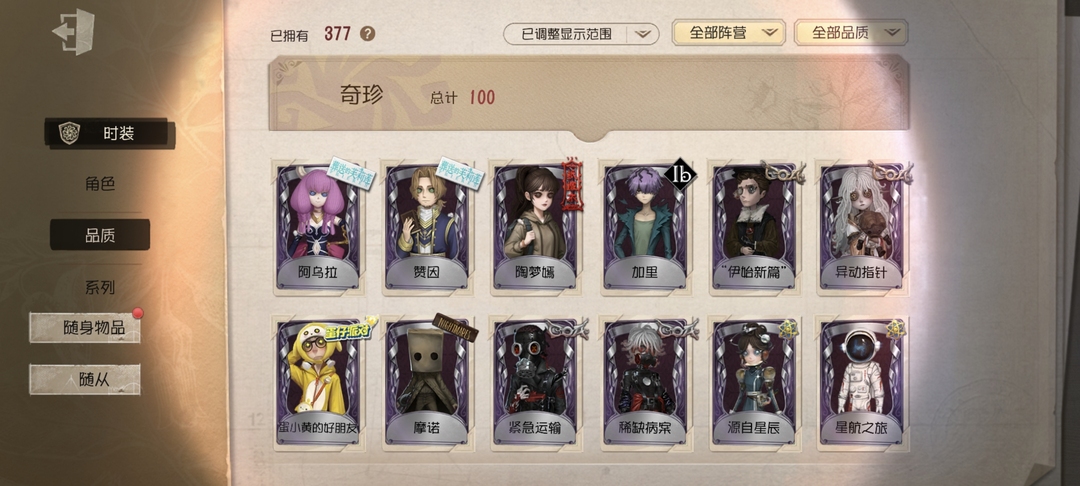Viewport: 1080px width, 486px height.
Task: Select the 品质 sorting tab
Action: [100, 235]
